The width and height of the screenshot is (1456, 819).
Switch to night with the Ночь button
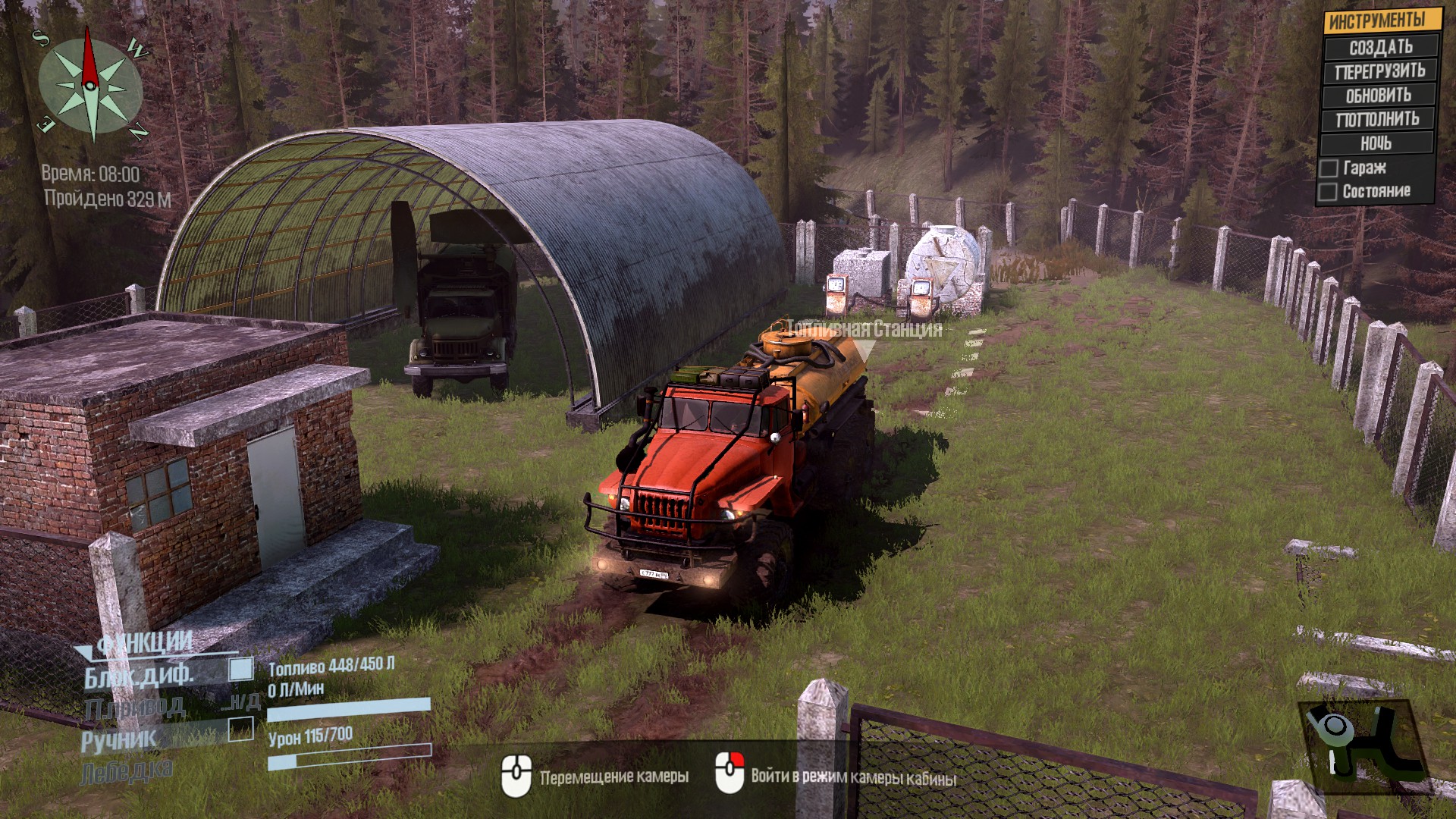point(1376,143)
